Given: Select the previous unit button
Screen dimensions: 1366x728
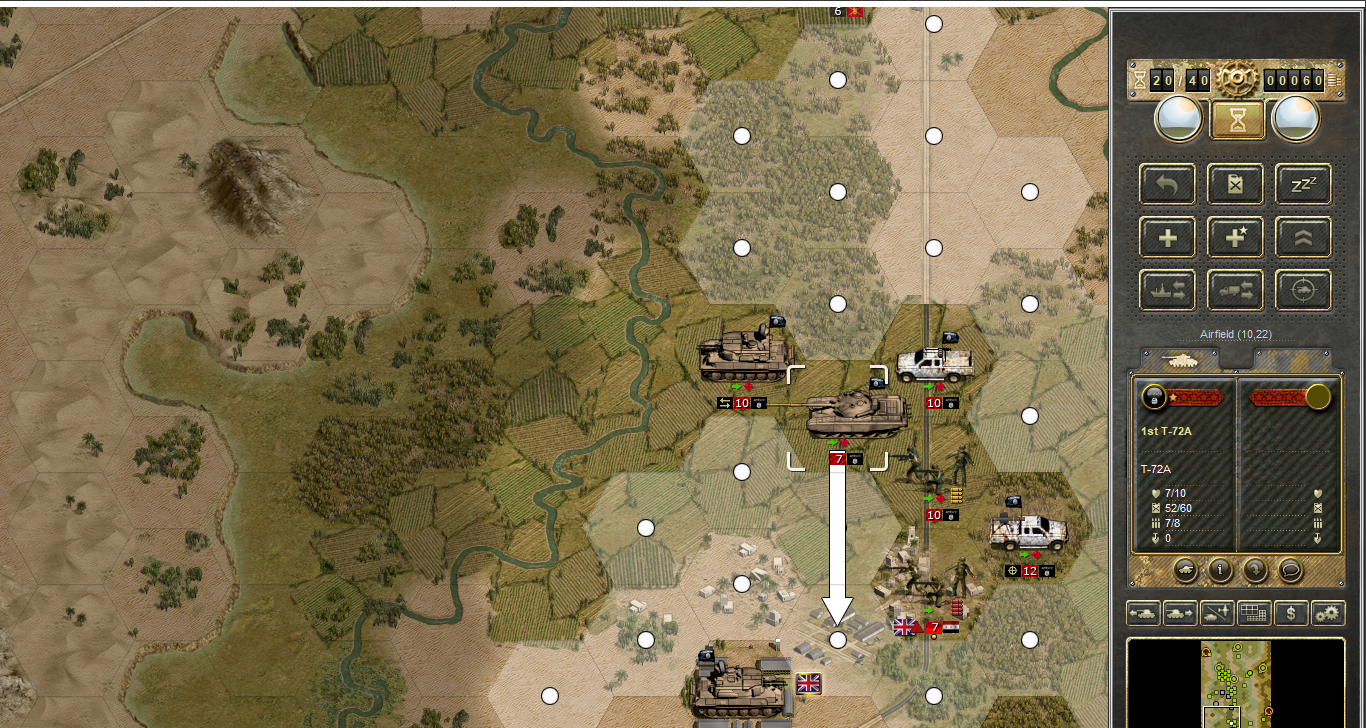Looking at the screenshot, I should [1143, 613].
